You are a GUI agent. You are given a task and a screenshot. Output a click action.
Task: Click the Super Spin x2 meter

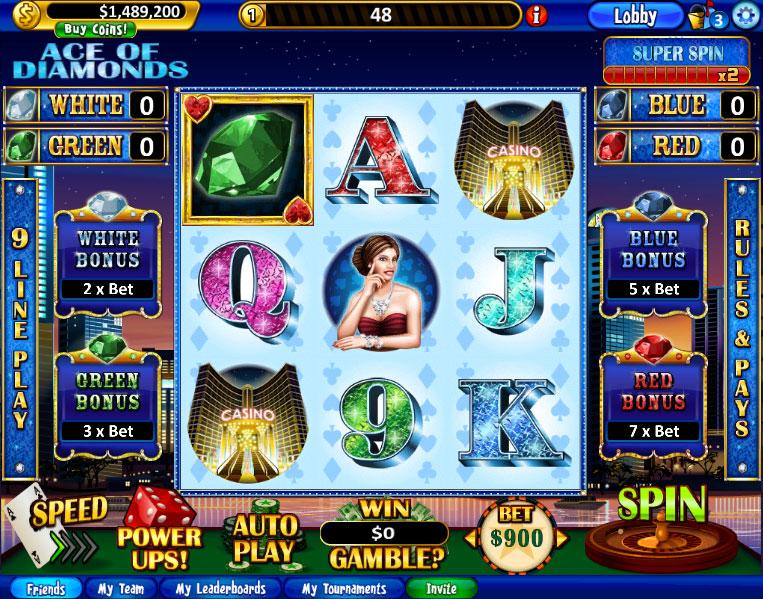tap(676, 61)
